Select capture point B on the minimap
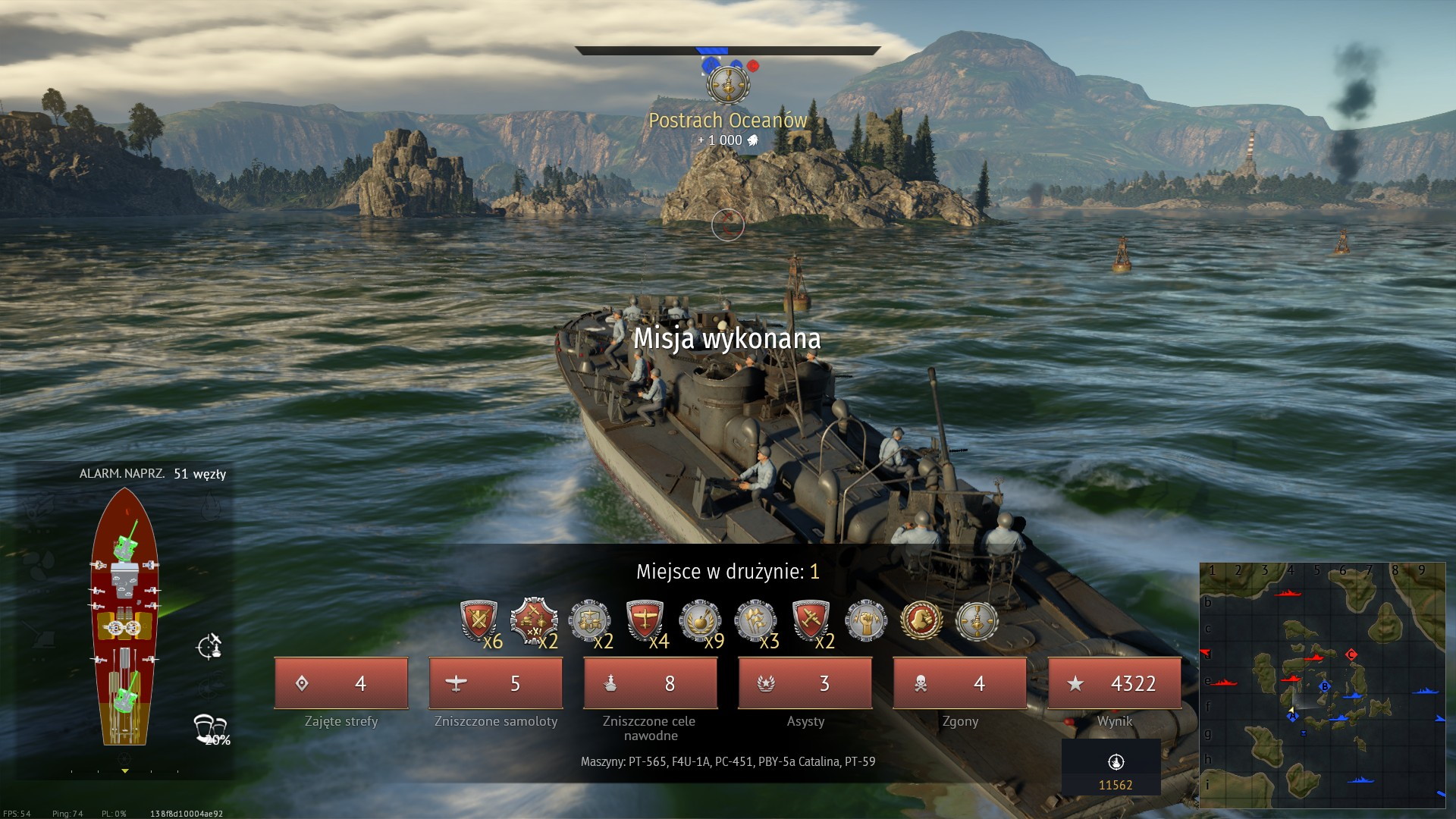The width and height of the screenshot is (1456, 819). pyautogui.click(x=1325, y=687)
